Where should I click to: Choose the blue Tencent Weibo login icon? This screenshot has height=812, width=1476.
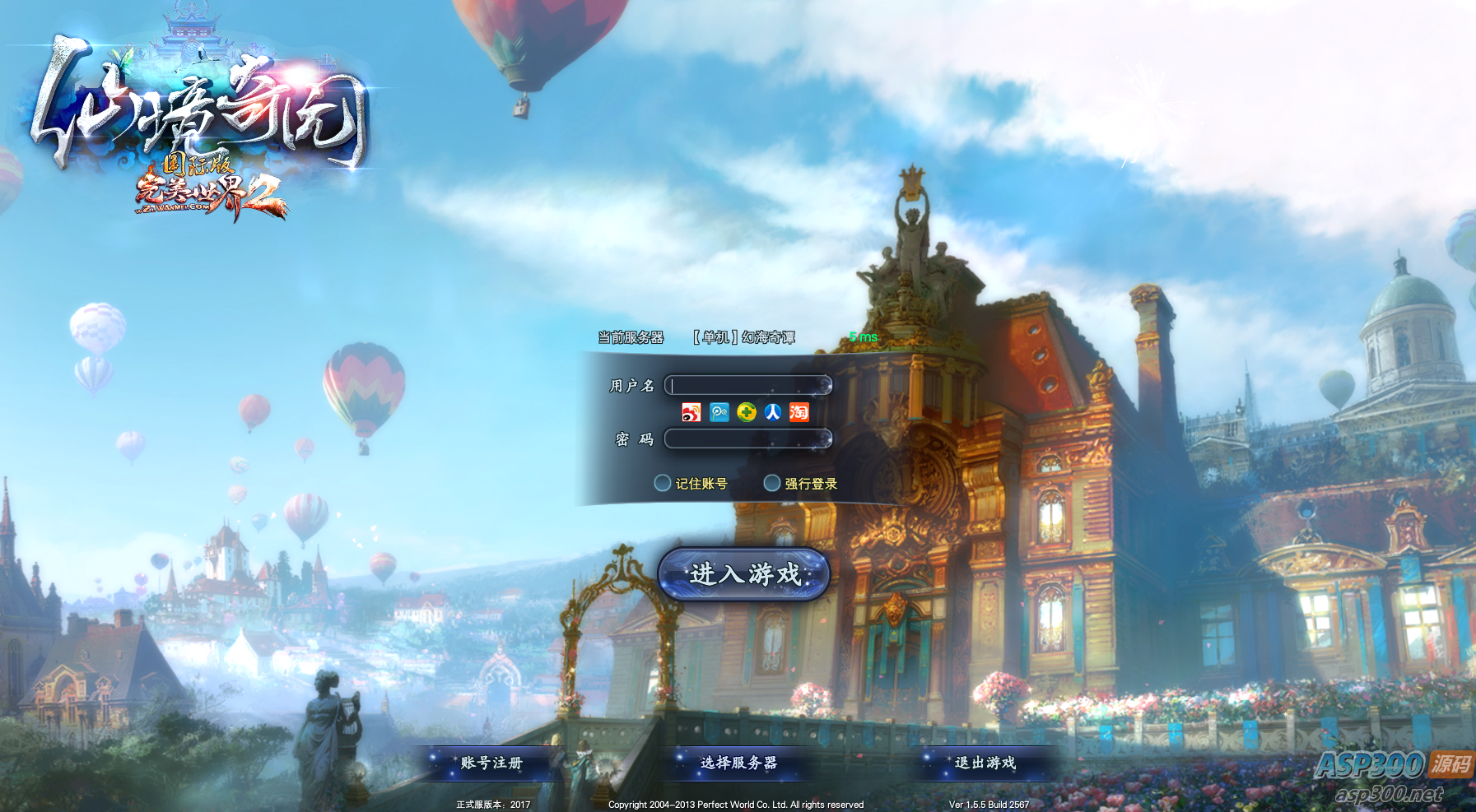pyautogui.click(x=719, y=412)
